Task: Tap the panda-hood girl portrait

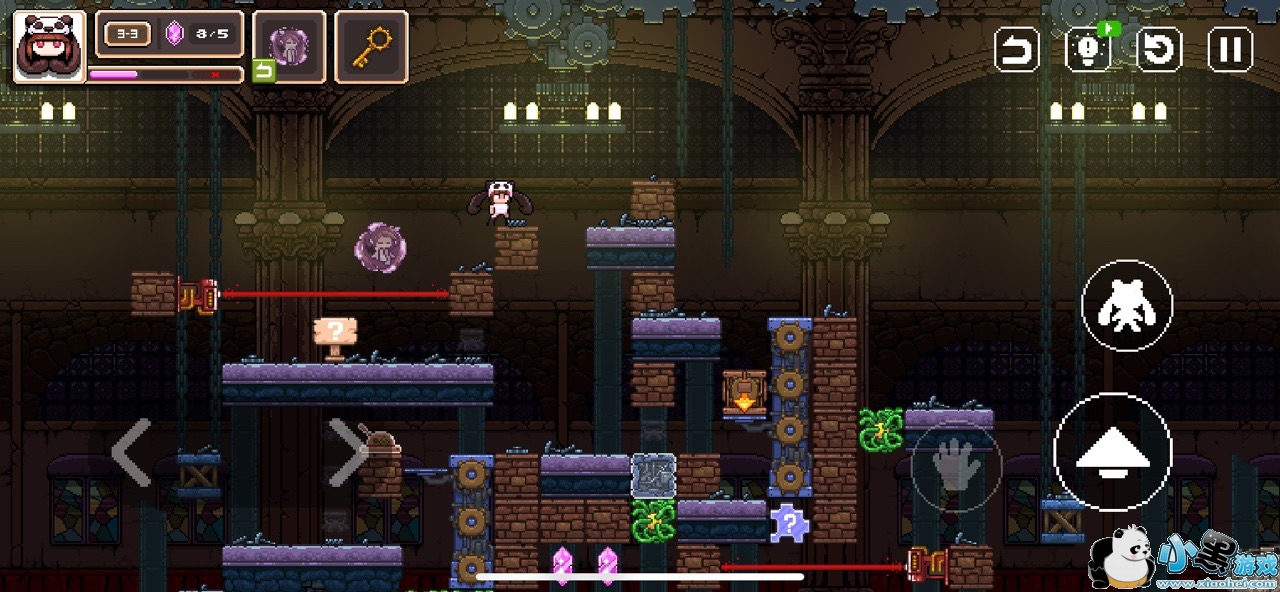Action: pyautogui.click(x=49, y=46)
